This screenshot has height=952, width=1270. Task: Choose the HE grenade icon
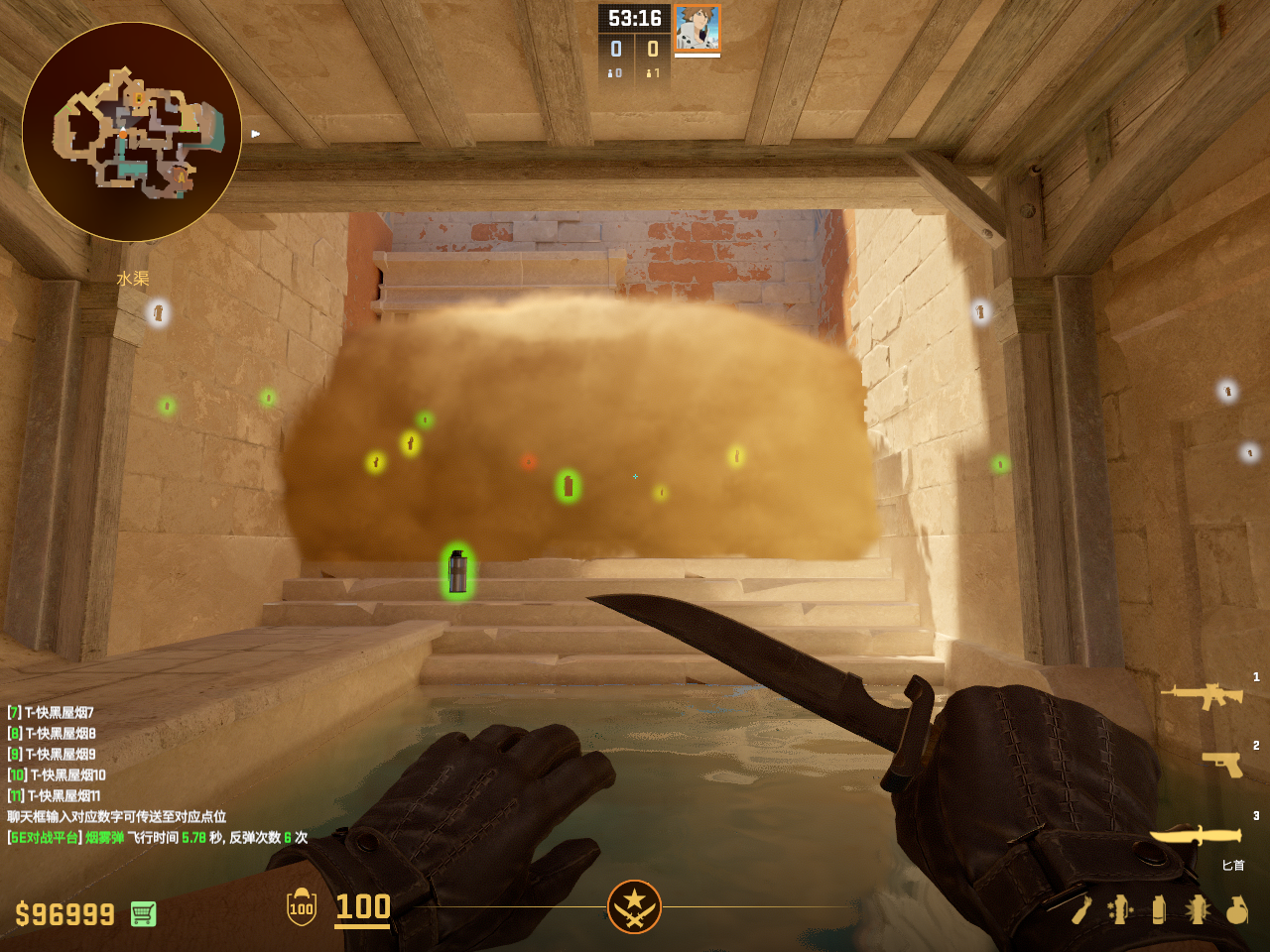coord(1236,909)
